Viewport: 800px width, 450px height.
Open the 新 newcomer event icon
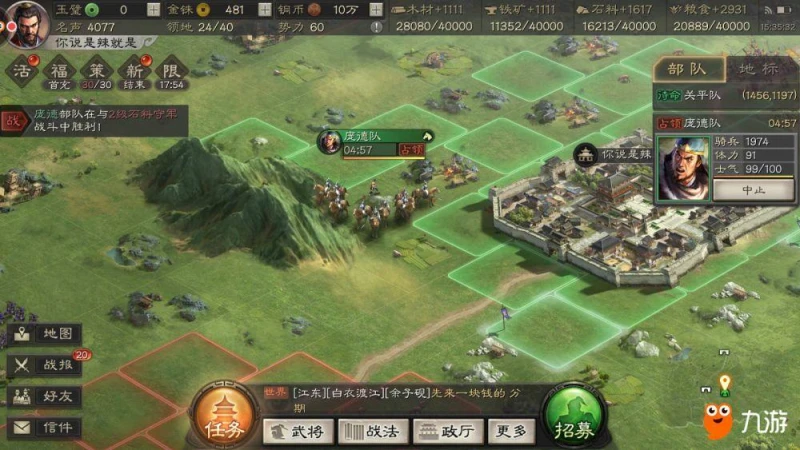pyautogui.click(x=134, y=71)
